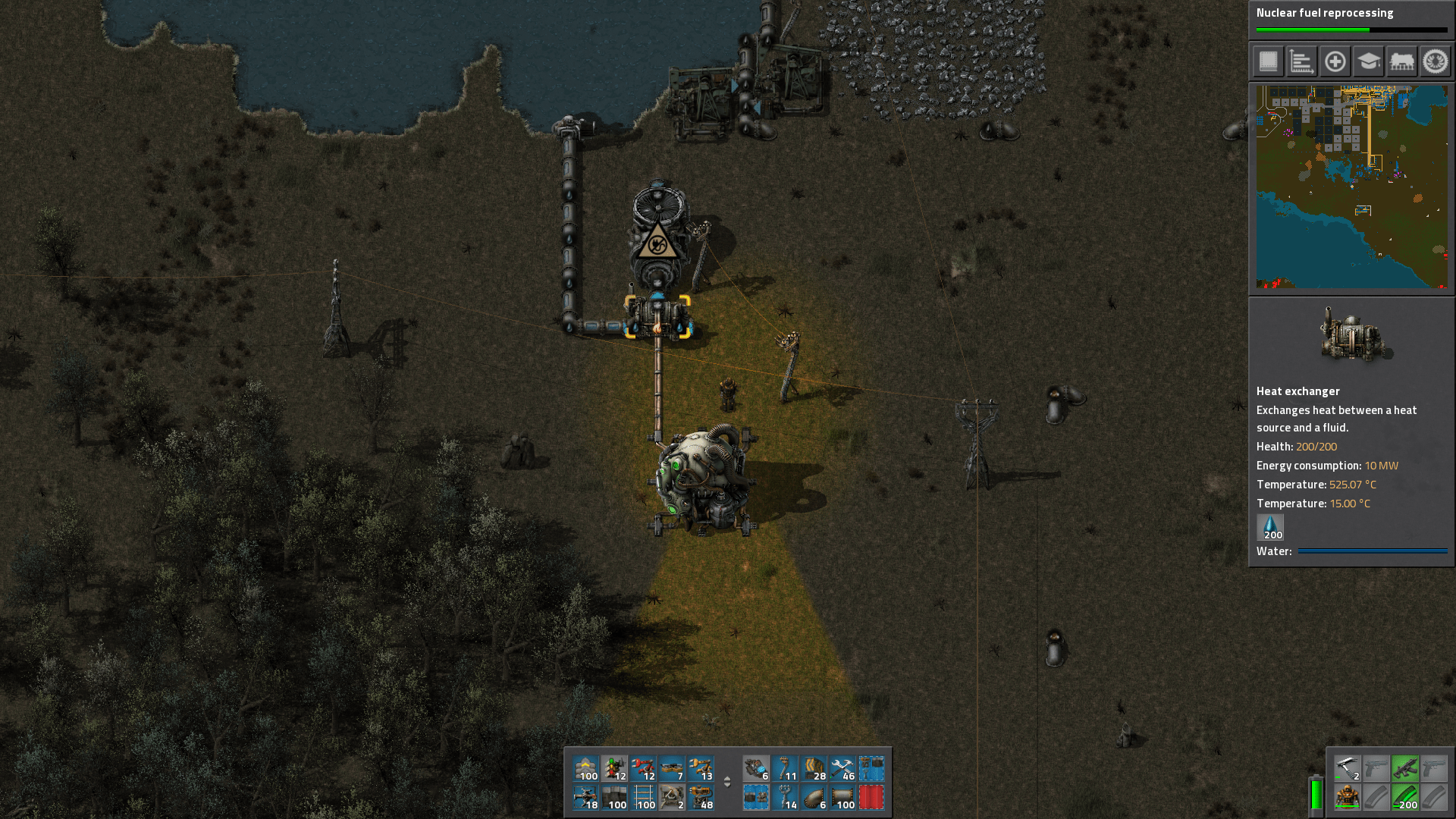This screenshot has width=1456, height=819.
Task: Open the technology tree research screen
Action: pos(1368,61)
